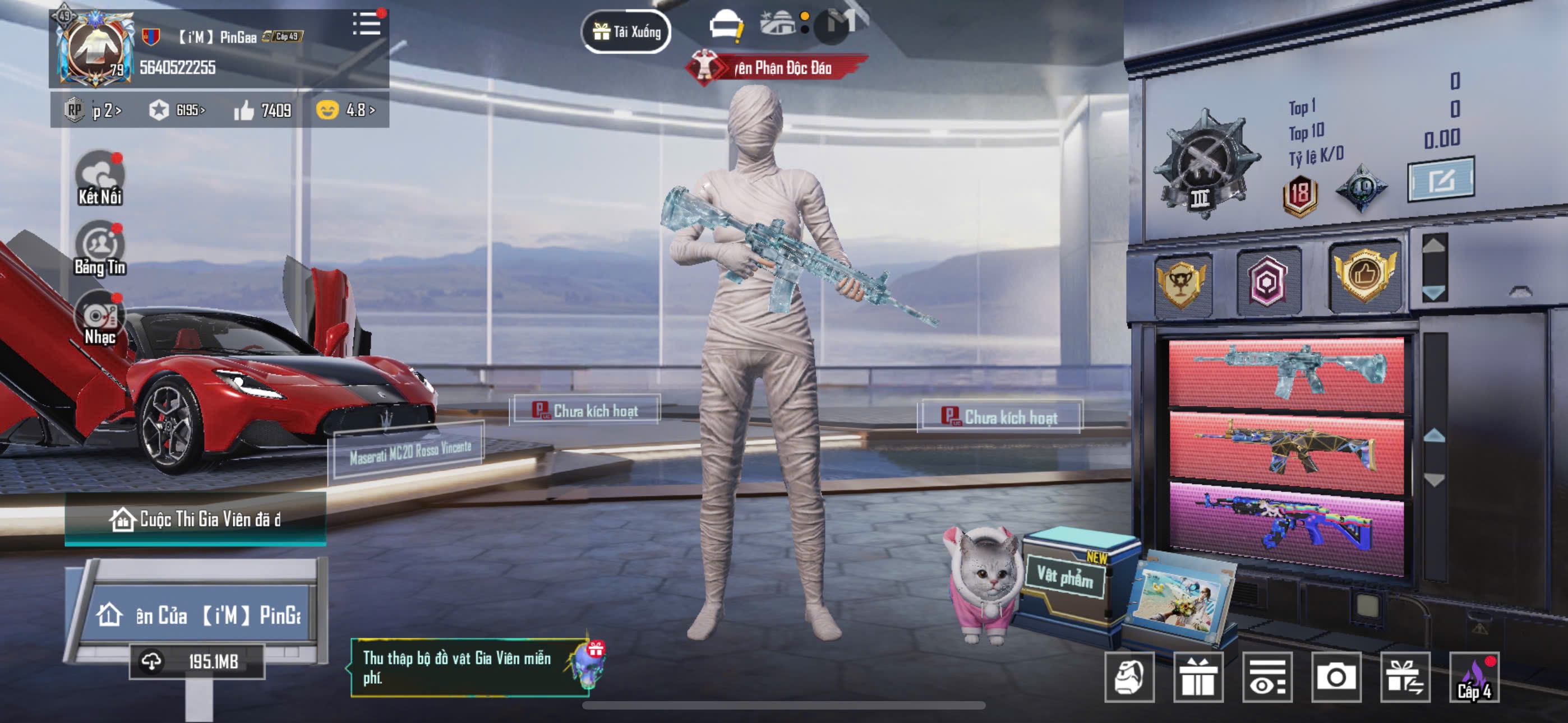Open the RP royale pass entry
This screenshot has height=723, width=1568.
pos(93,110)
